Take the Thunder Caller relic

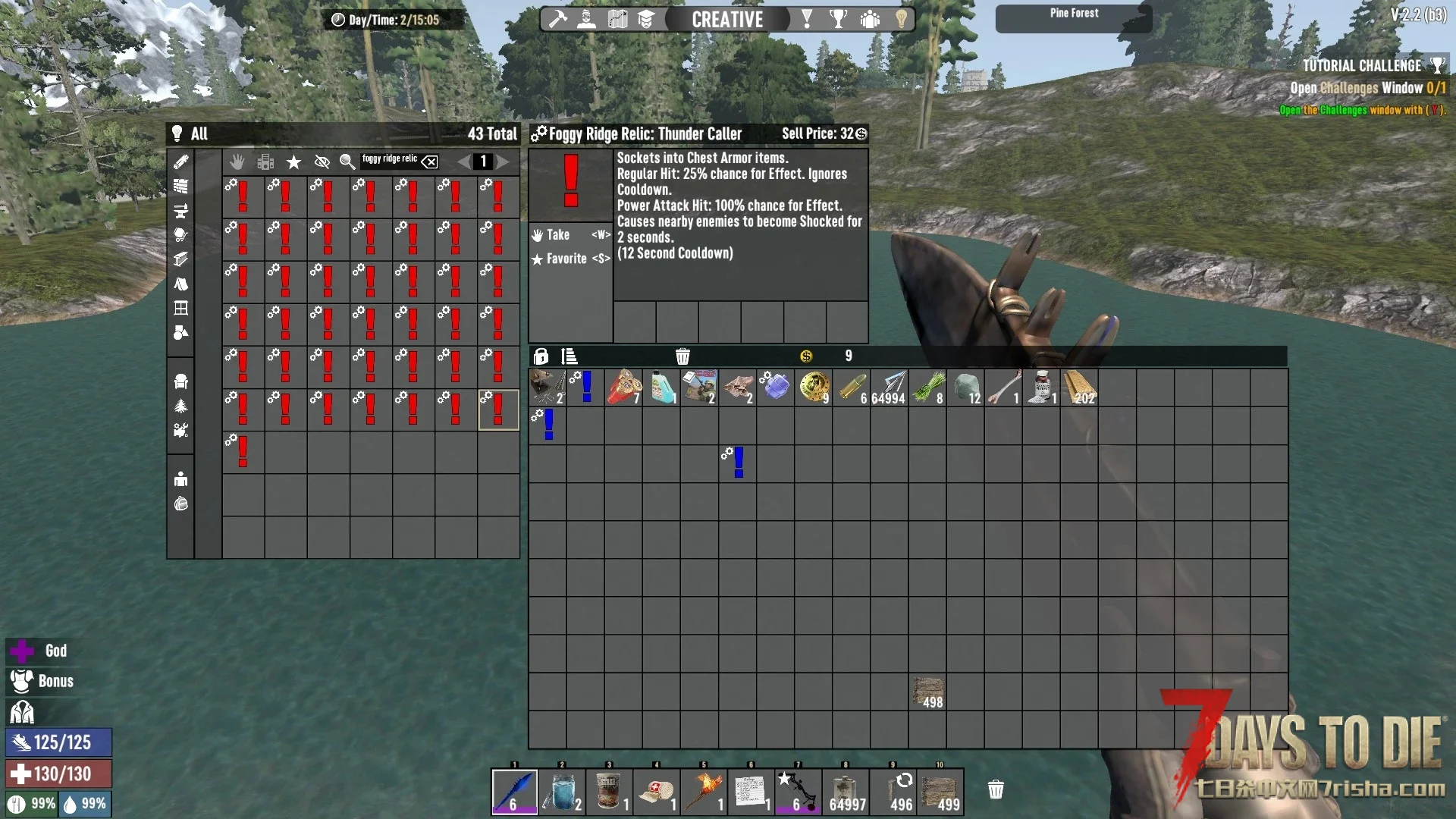[570, 235]
